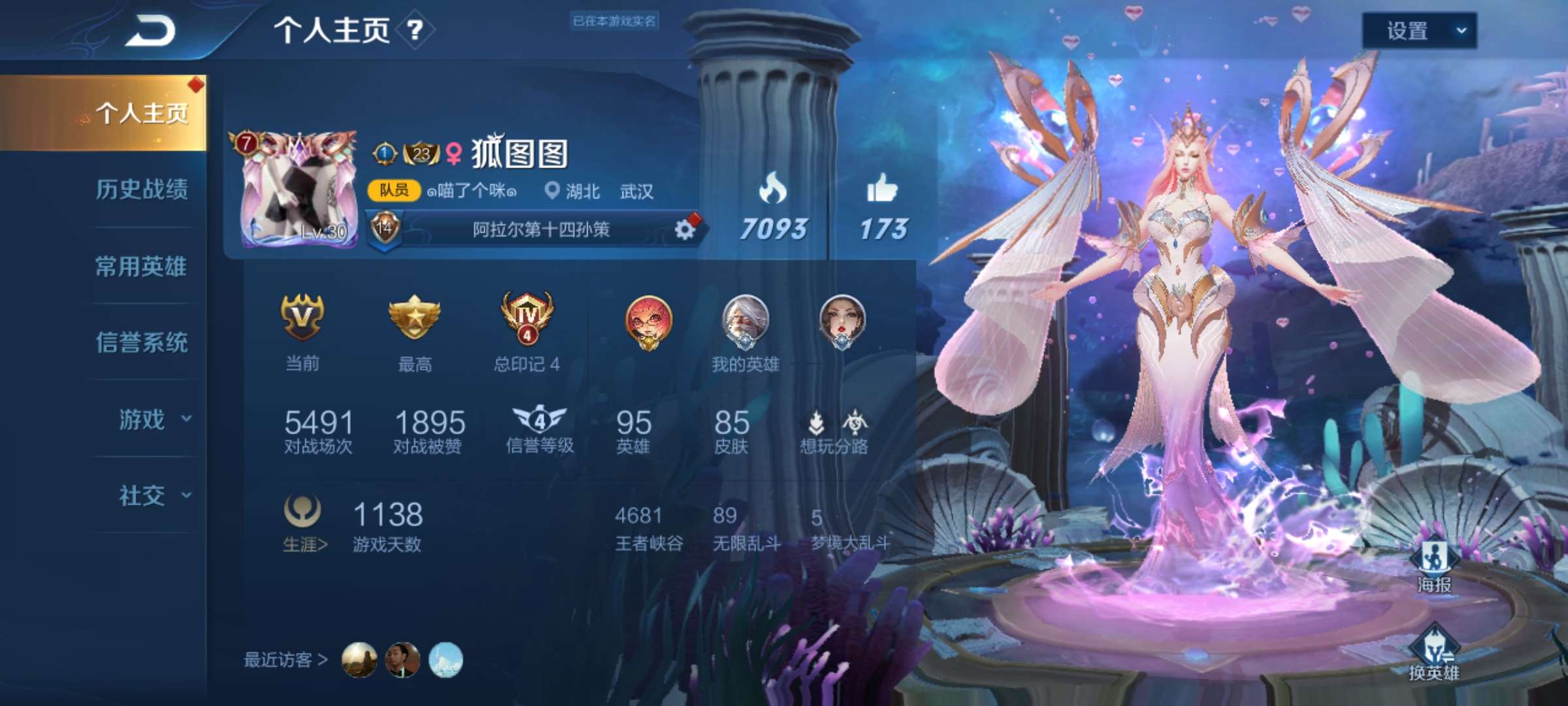Switch to the 历史战绩 tab
The image size is (1568, 706).
click(x=142, y=190)
